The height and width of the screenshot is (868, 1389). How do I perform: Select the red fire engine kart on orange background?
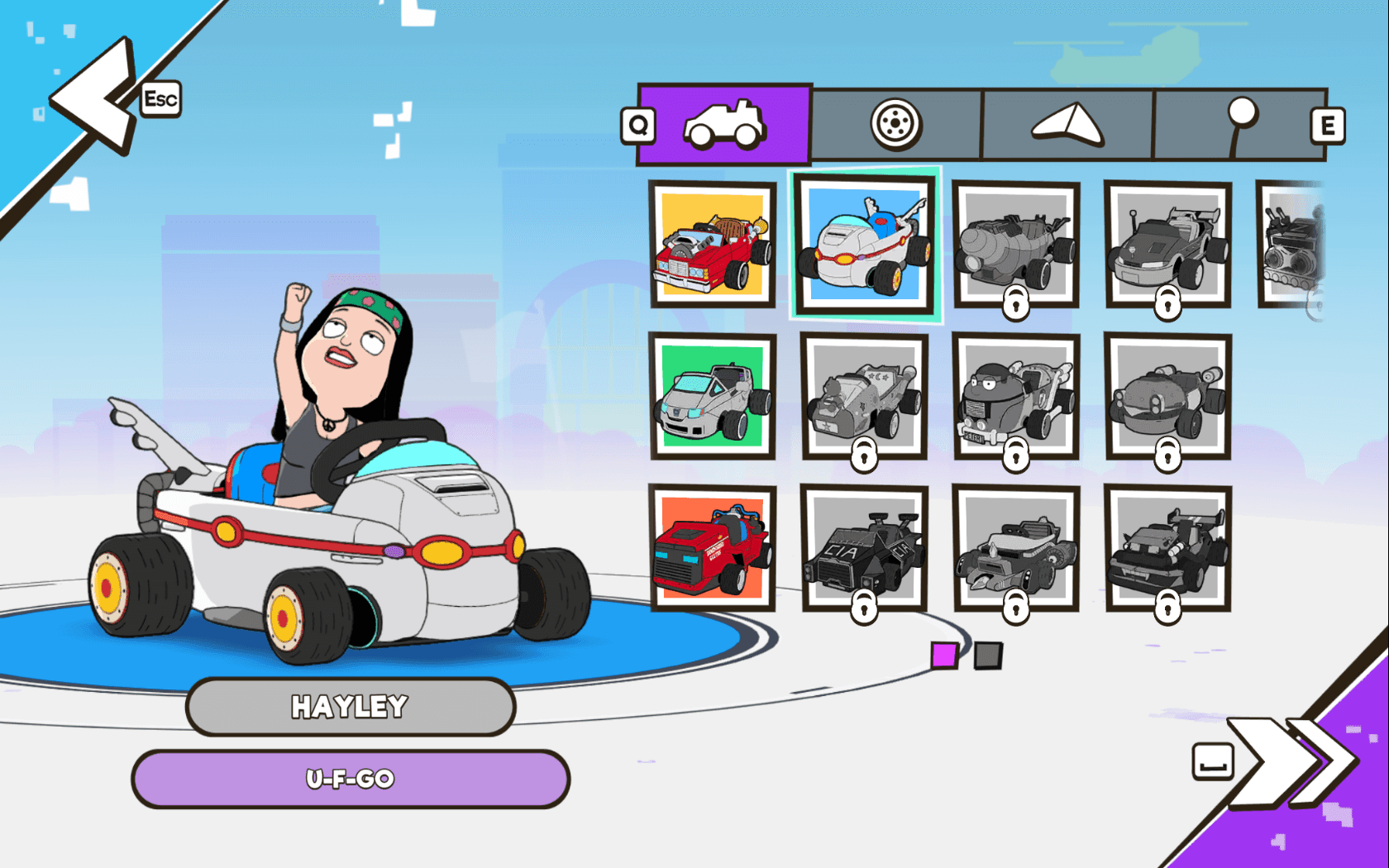pos(713,547)
